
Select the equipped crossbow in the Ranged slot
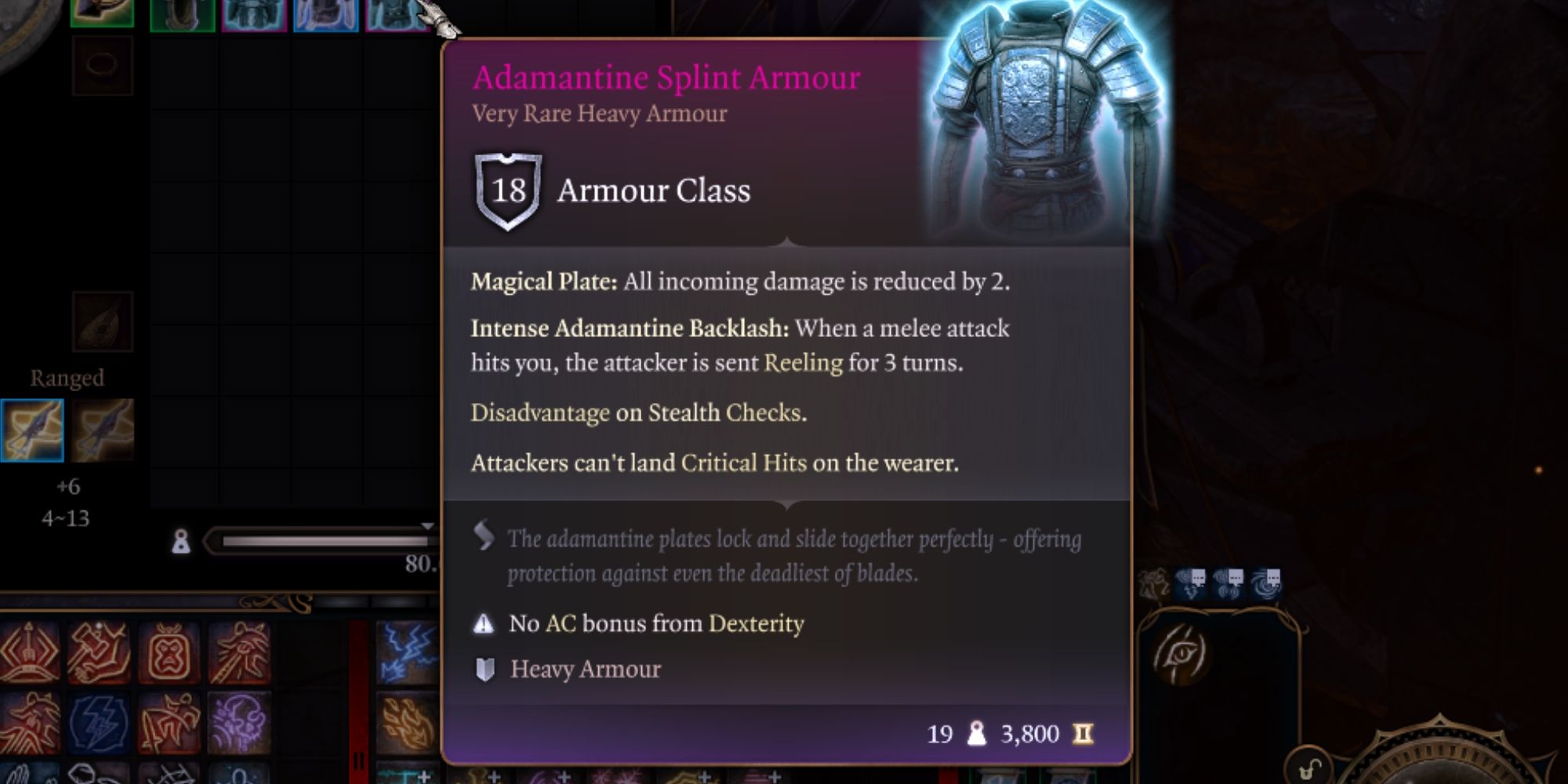[x=31, y=427]
